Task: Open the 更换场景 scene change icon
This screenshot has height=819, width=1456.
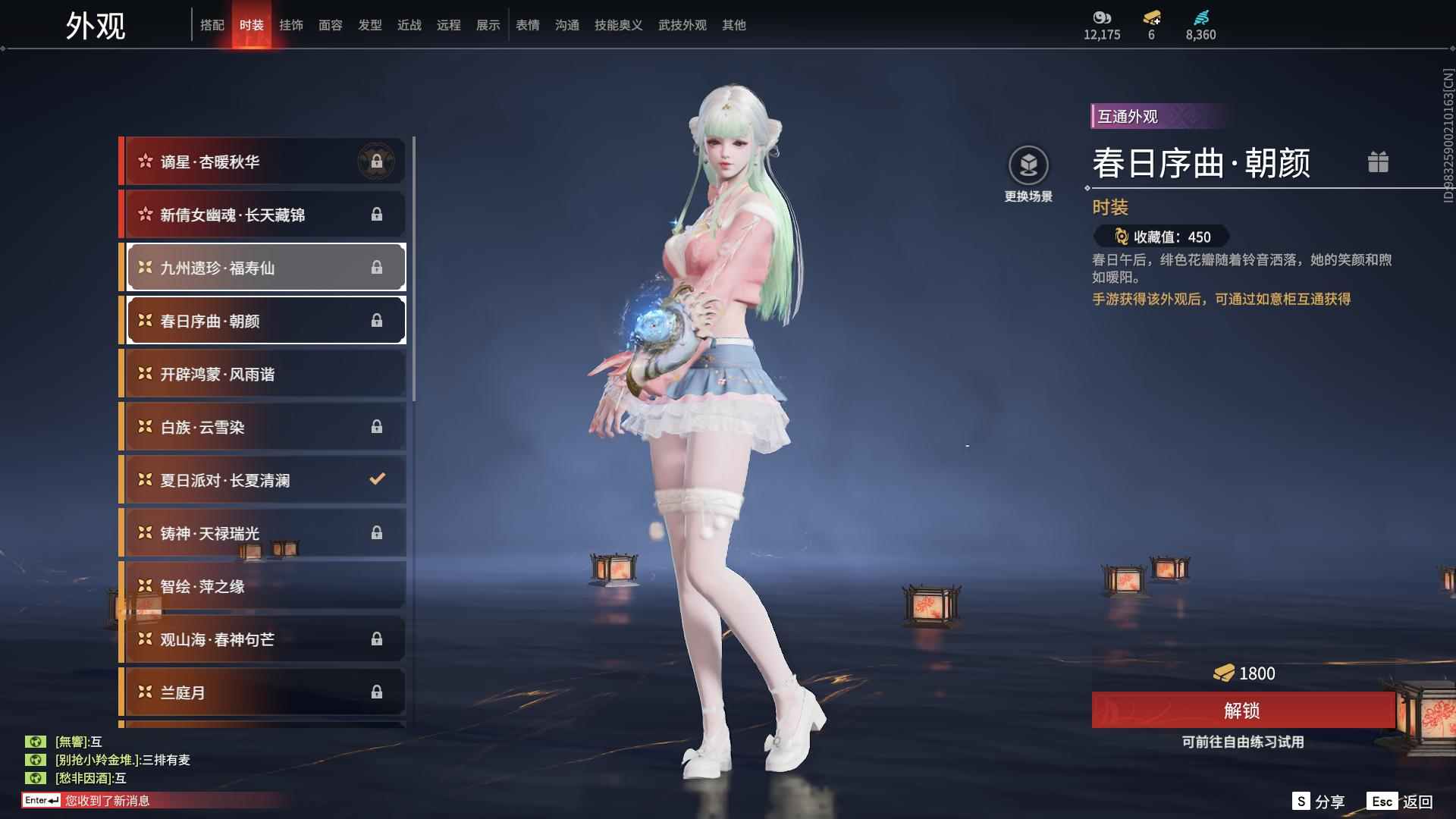Action: click(1028, 163)
